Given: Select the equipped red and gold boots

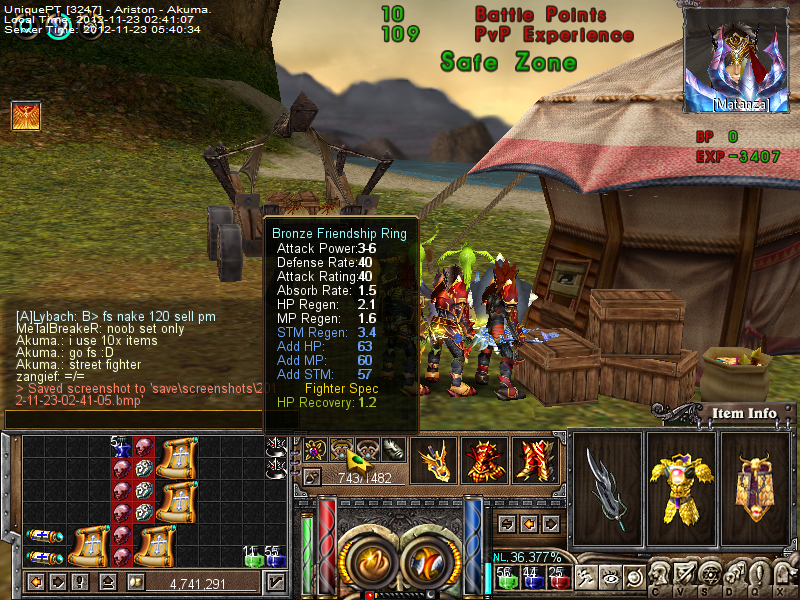Looking at the screenshot, I should [x=536, y=462].
